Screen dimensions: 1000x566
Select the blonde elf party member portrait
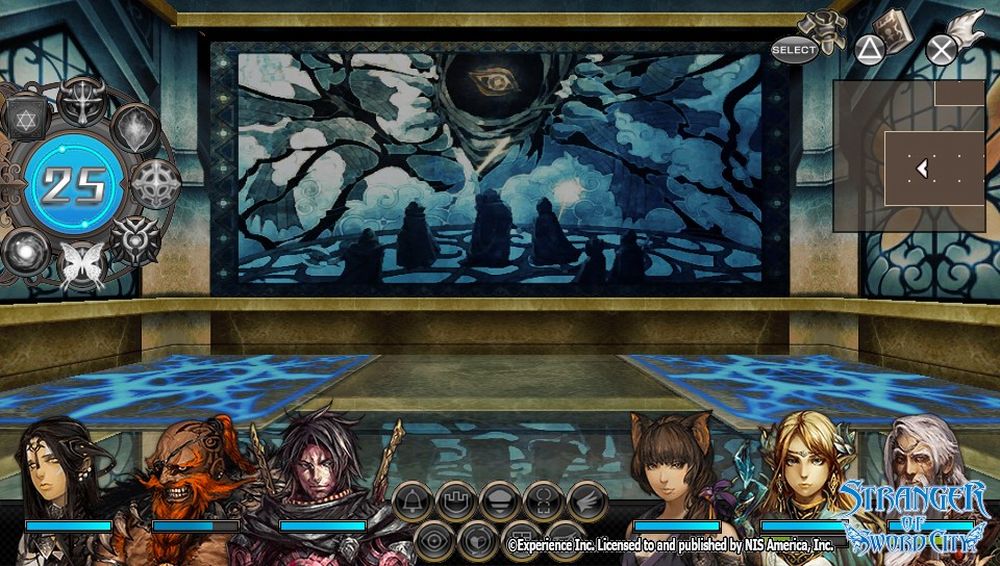pos(803,470)
